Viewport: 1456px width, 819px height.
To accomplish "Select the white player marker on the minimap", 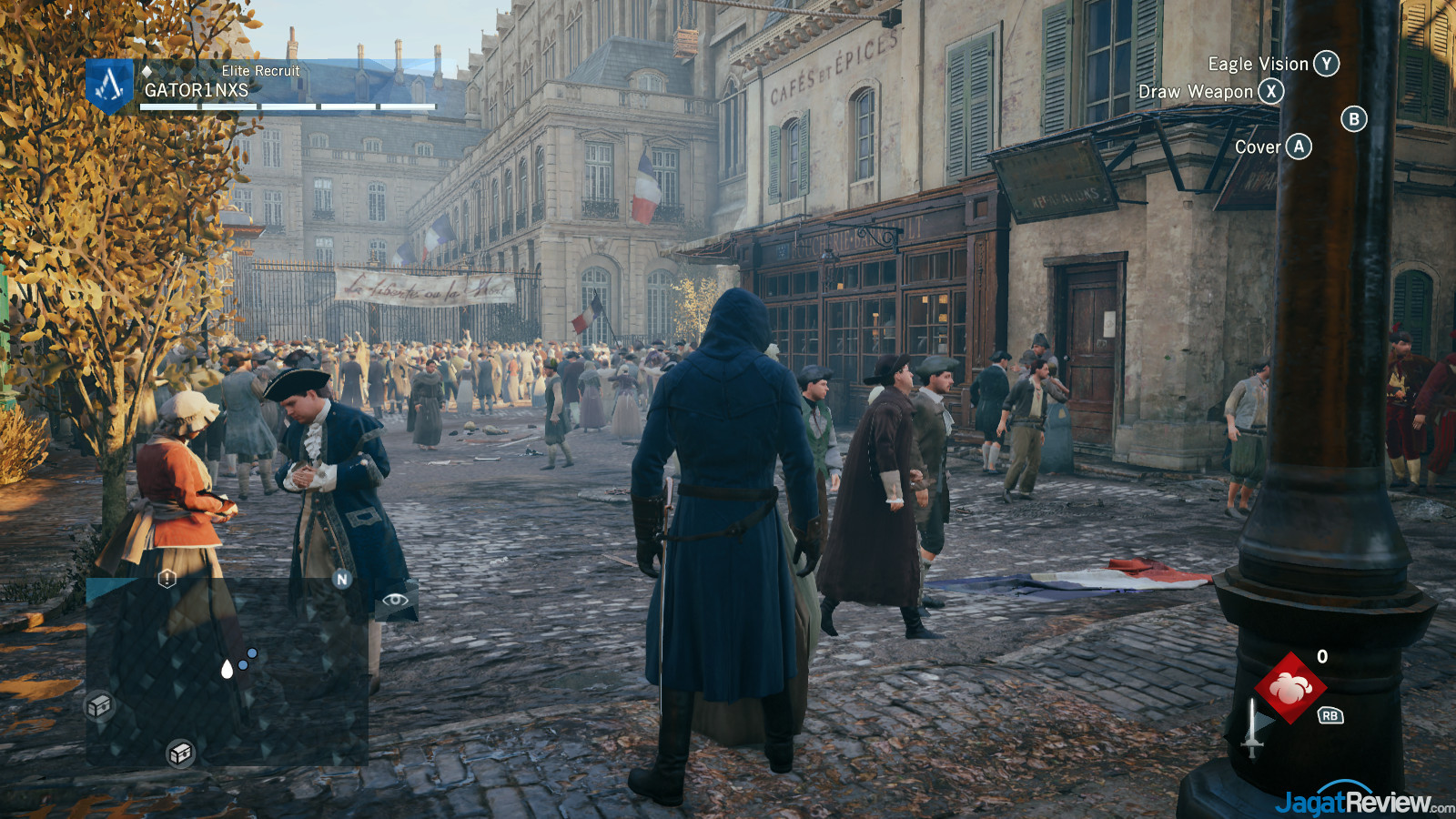I will (x=227, y=670).
